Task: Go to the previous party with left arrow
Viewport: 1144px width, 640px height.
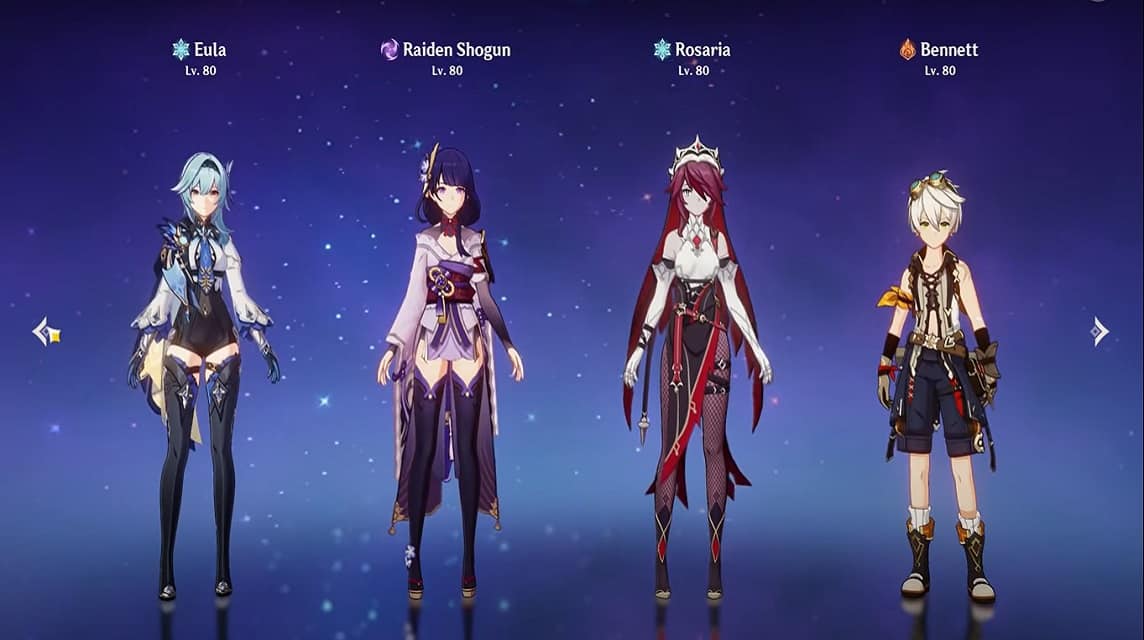Action: tap(45, 332)
